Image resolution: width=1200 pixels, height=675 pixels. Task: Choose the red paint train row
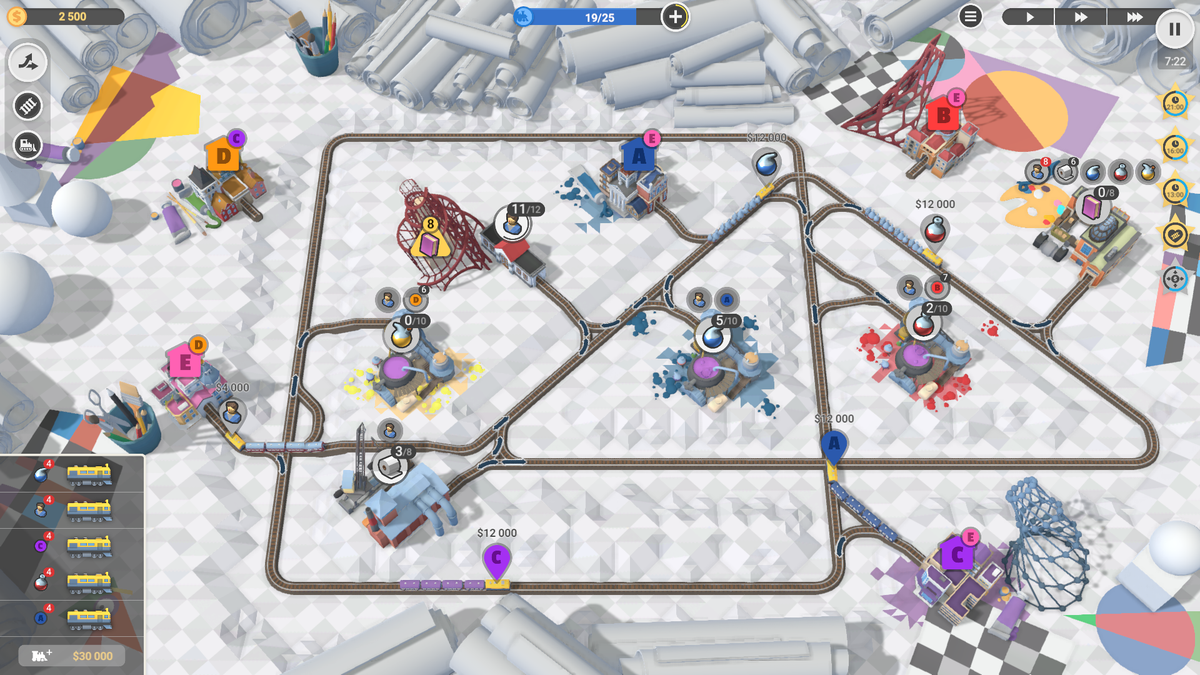pyautogui.click(x=72, y=582)
